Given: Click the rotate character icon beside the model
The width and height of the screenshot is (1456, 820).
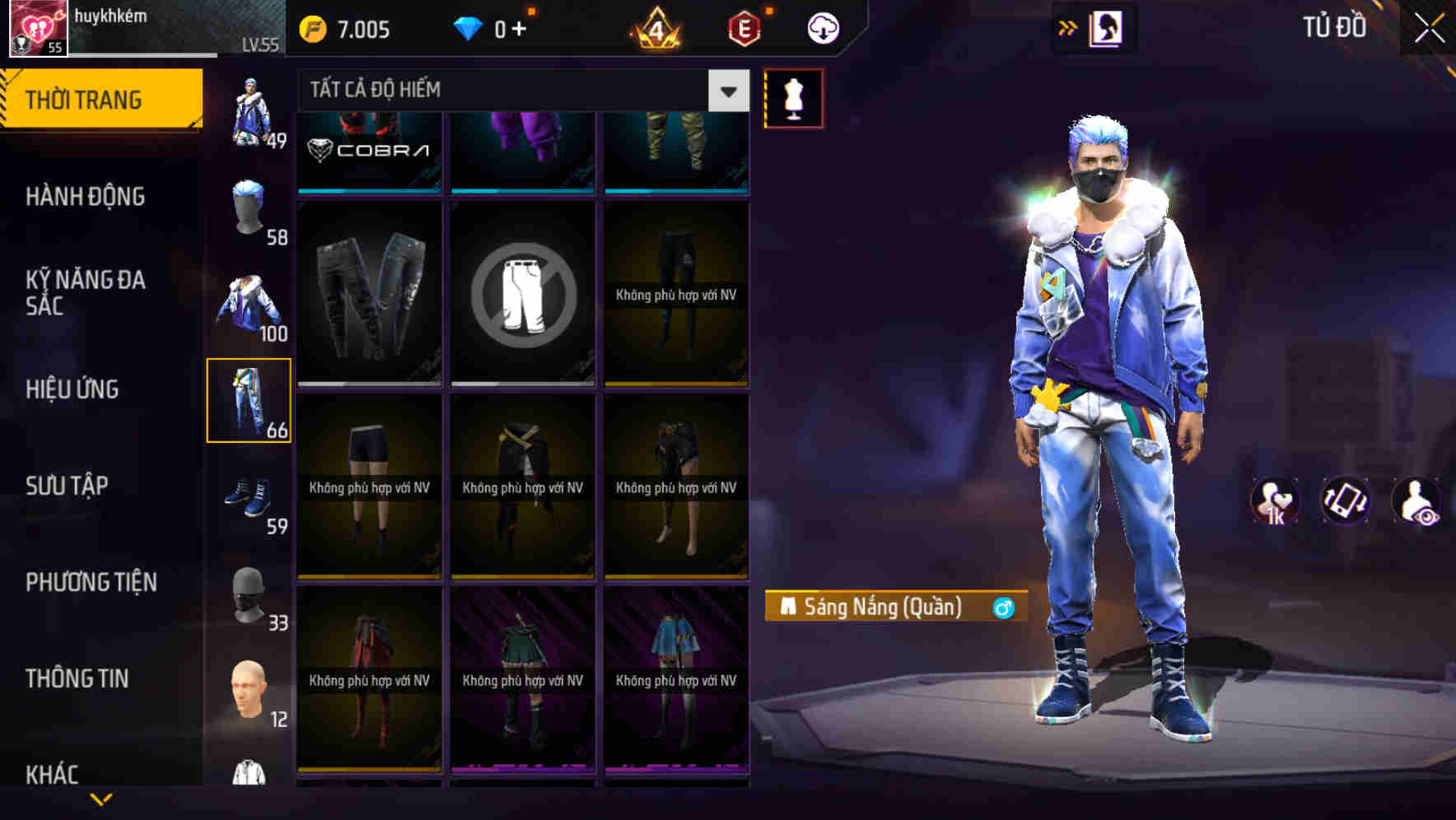Looking at the screenshot, I should click(1347, 501).
